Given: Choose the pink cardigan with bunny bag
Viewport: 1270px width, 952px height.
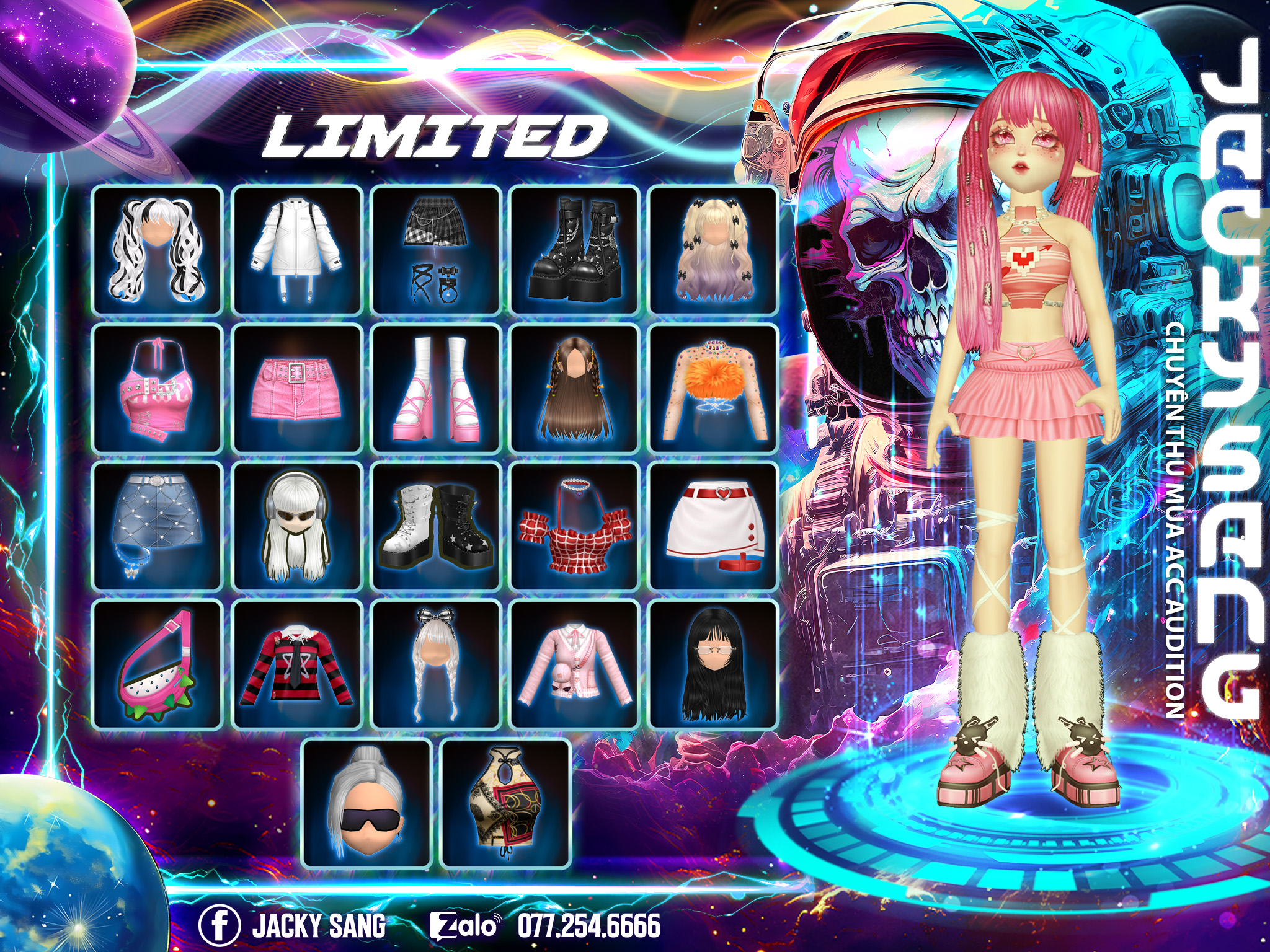Looking at the screenshot, I should [x=575, y=665].
